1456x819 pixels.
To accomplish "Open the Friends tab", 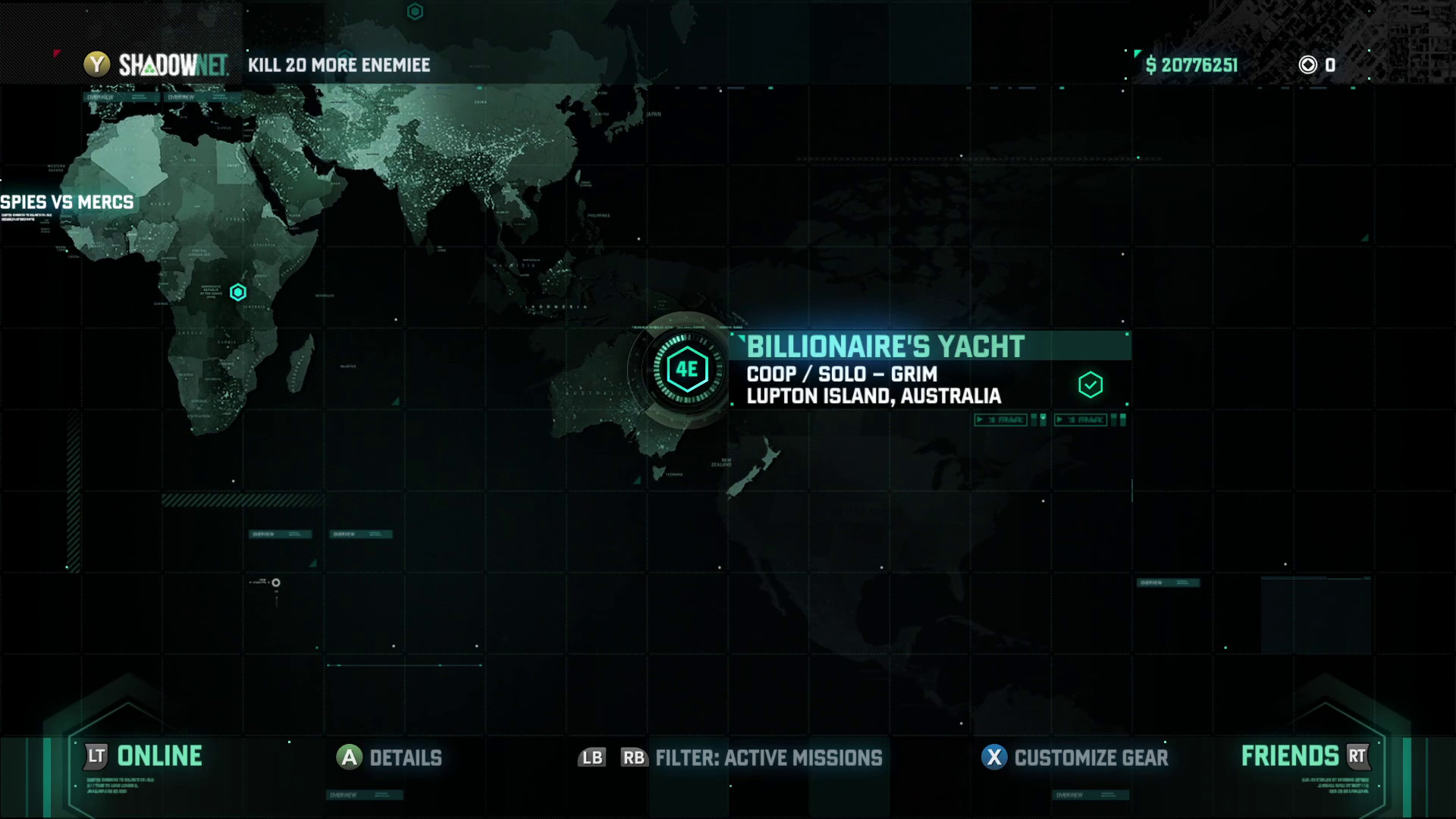I will point(1289,756).
